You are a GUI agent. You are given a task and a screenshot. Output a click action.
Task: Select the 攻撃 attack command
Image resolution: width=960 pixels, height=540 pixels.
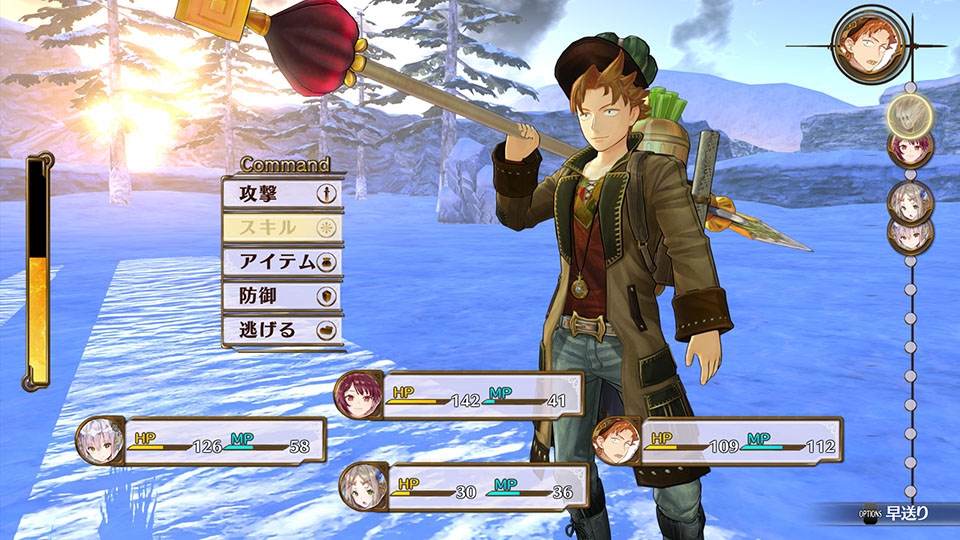click(x=282, y=192)
